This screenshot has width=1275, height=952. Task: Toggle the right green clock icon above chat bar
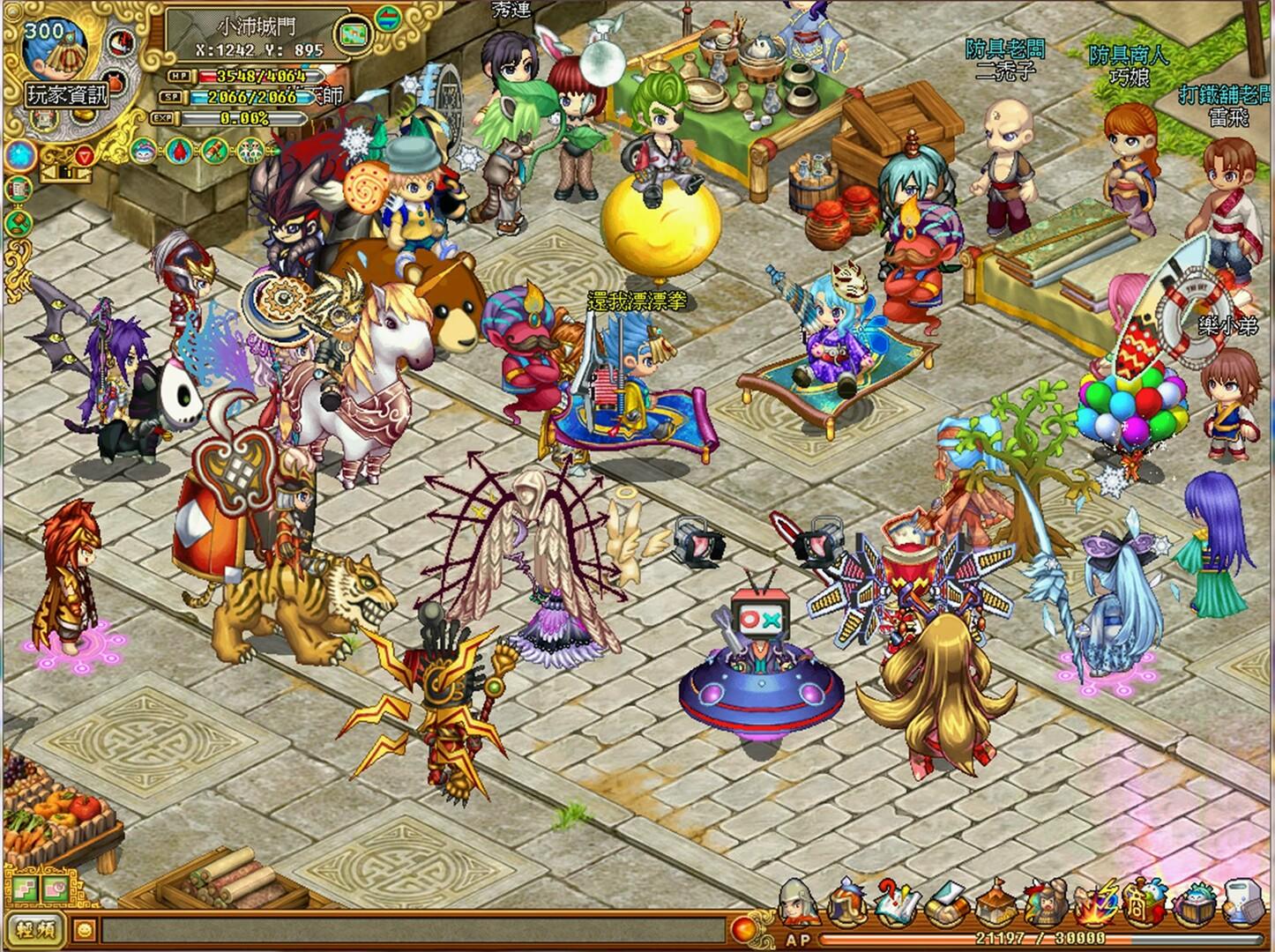pyautogui.click(x=55, y=889)
